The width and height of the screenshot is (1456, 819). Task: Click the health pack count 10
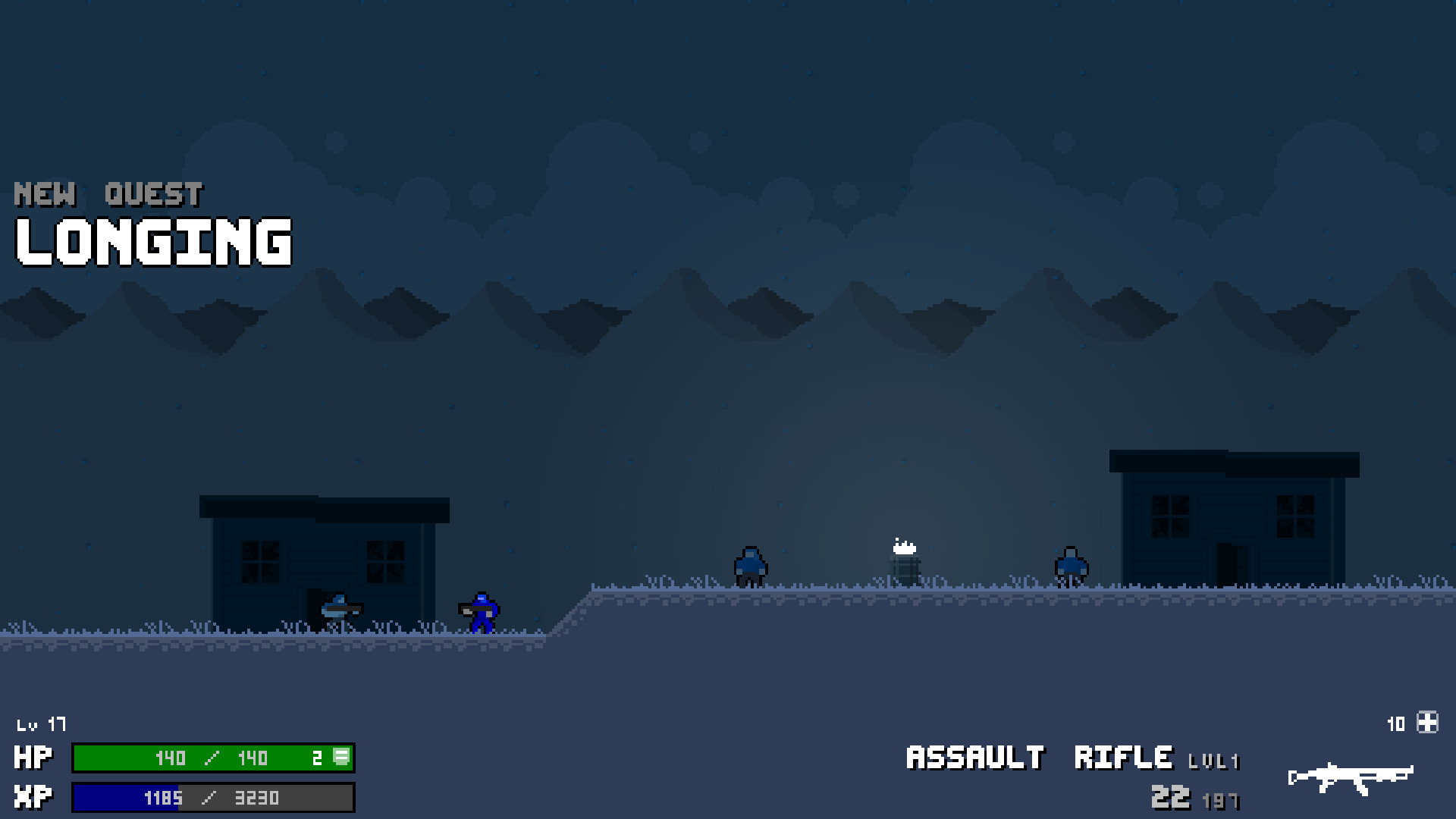point(1396,723)
